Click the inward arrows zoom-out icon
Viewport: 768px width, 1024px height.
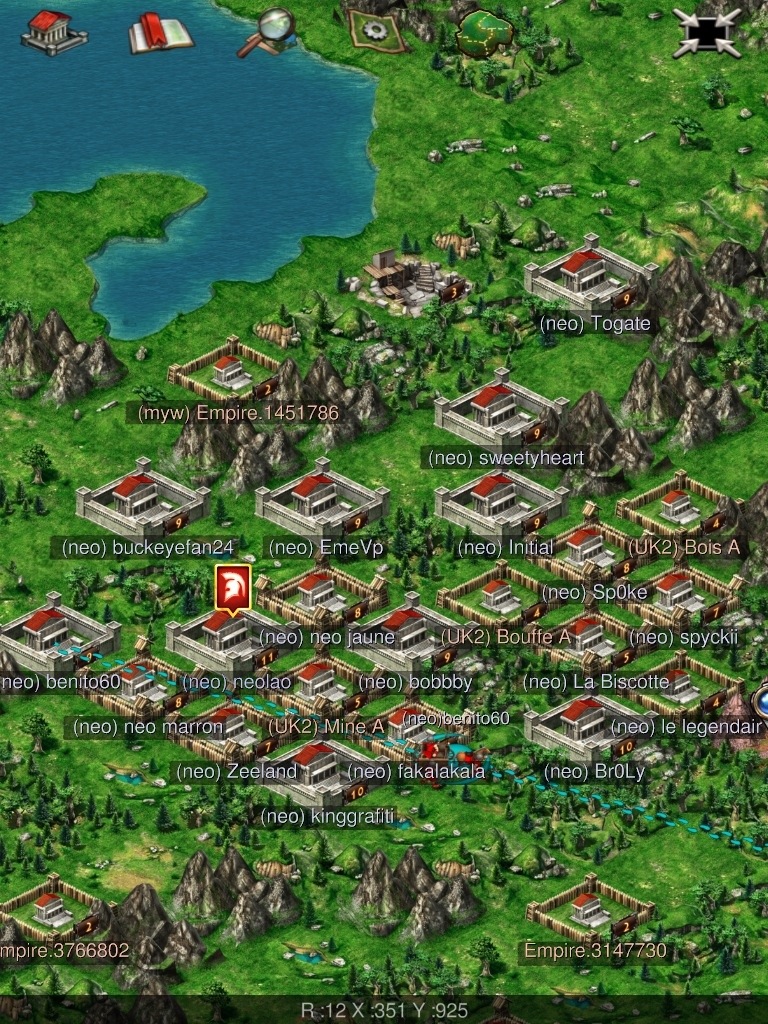click(x=707, y=33)
